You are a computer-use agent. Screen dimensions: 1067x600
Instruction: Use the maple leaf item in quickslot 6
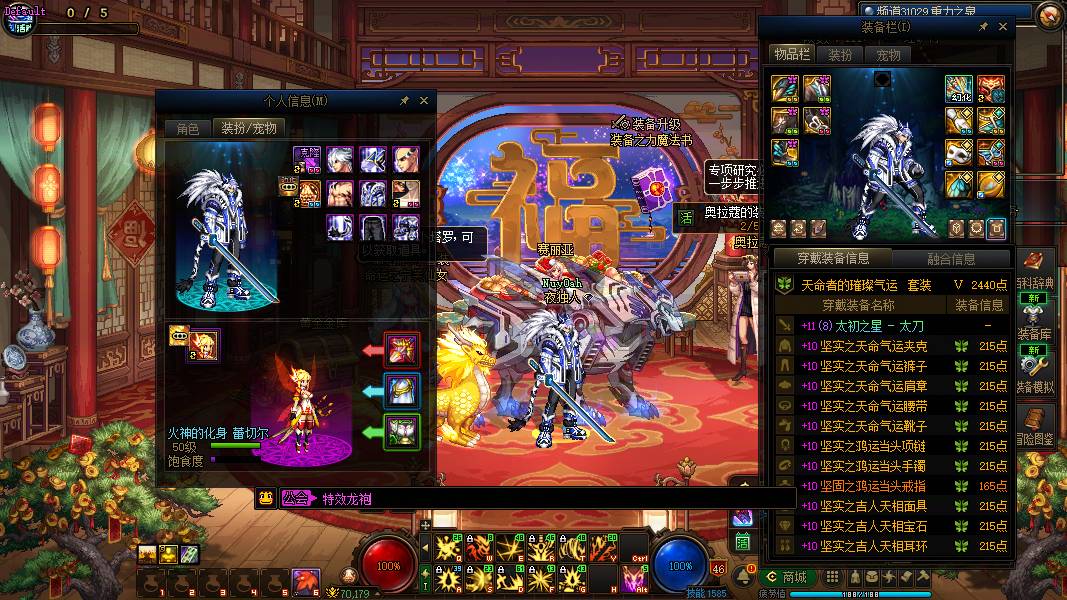(x=305, y=581)
